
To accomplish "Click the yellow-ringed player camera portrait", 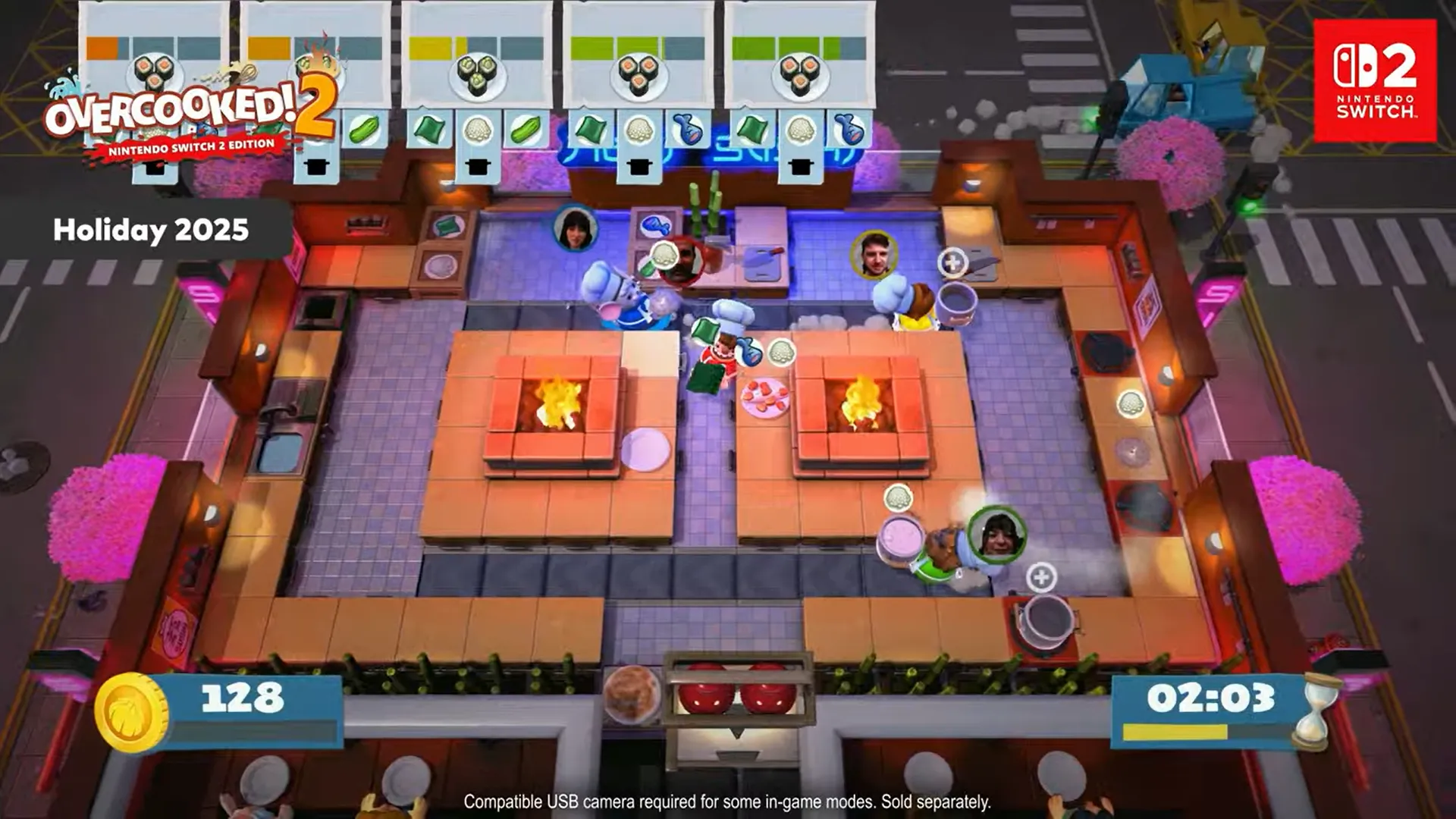I will click(x=874, y=254).
